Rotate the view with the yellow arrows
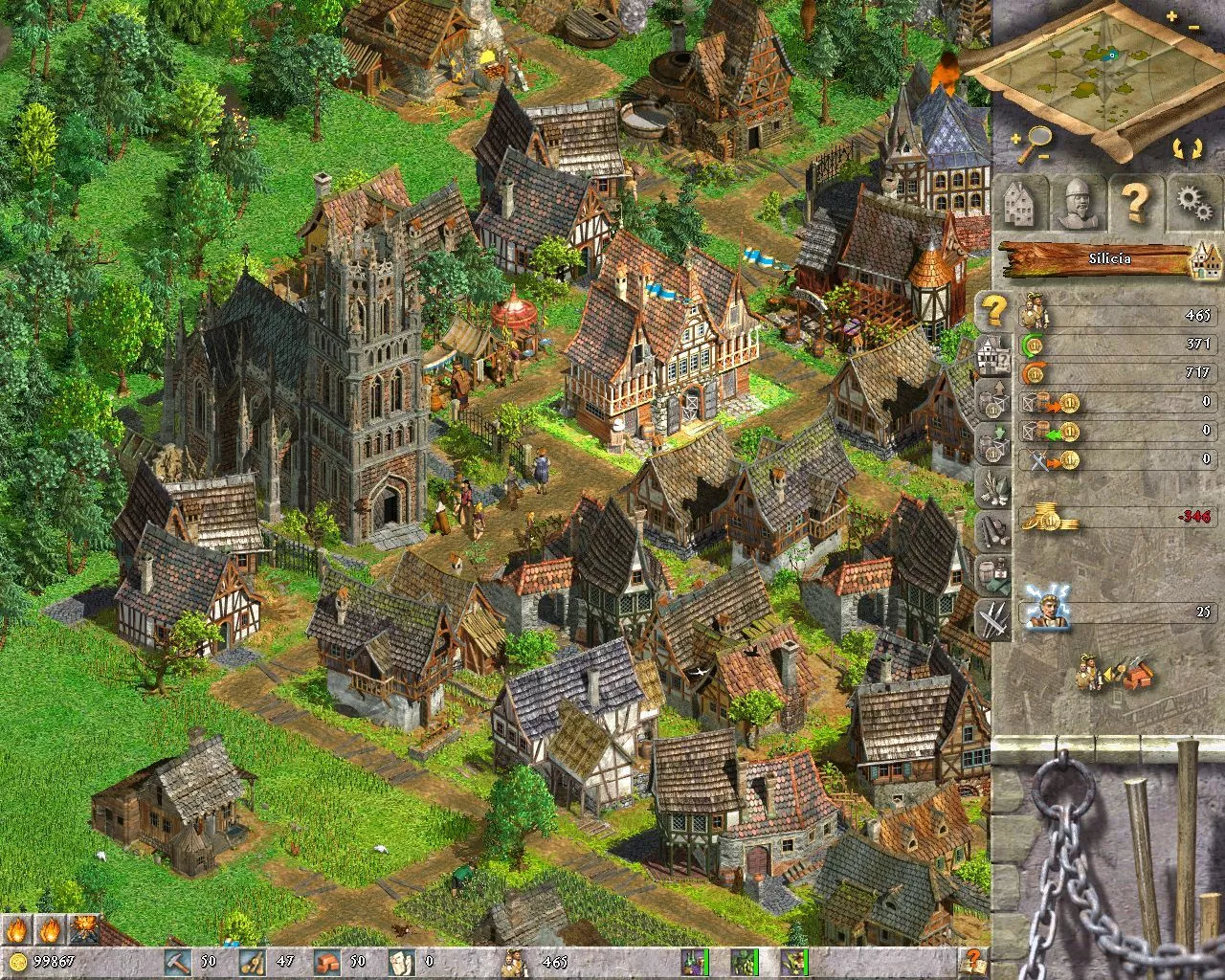This screenshot has height=980, width=1225. coord(1184,148)
